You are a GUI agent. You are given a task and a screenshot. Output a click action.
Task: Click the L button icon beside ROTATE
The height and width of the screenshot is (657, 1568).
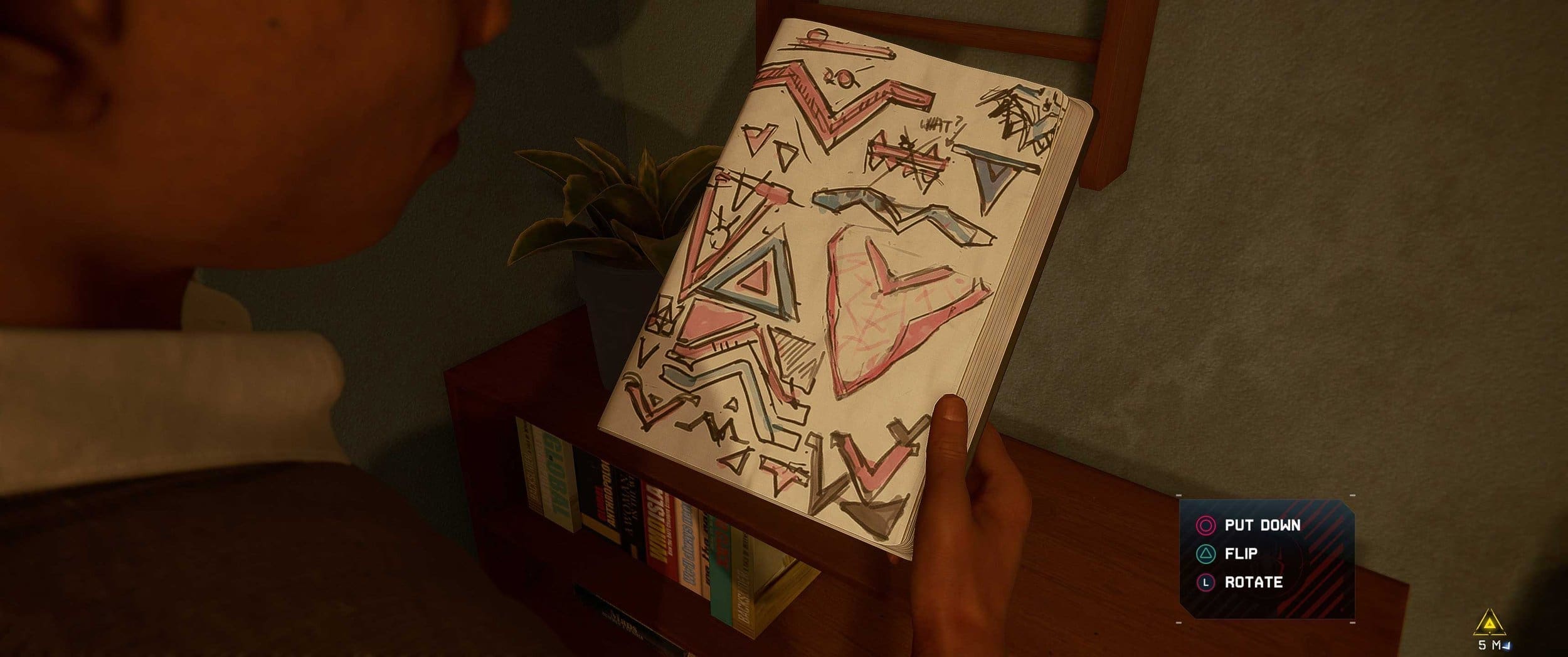pos(1205,582)
